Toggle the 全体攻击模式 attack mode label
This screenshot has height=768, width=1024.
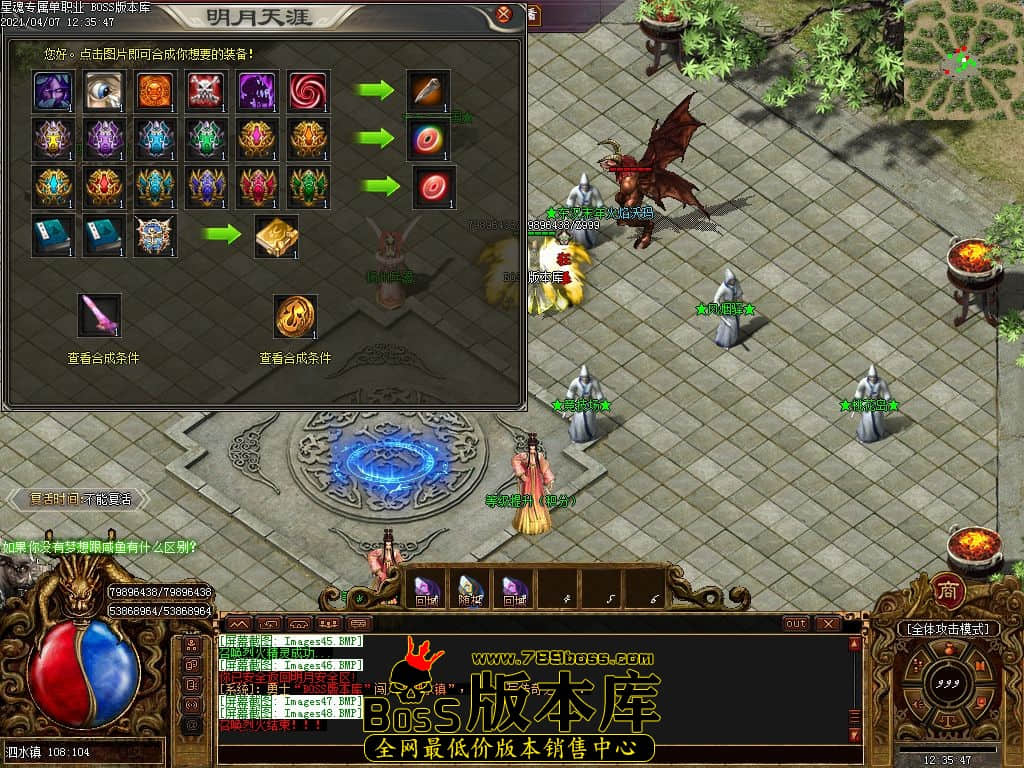tap(948, 629)
